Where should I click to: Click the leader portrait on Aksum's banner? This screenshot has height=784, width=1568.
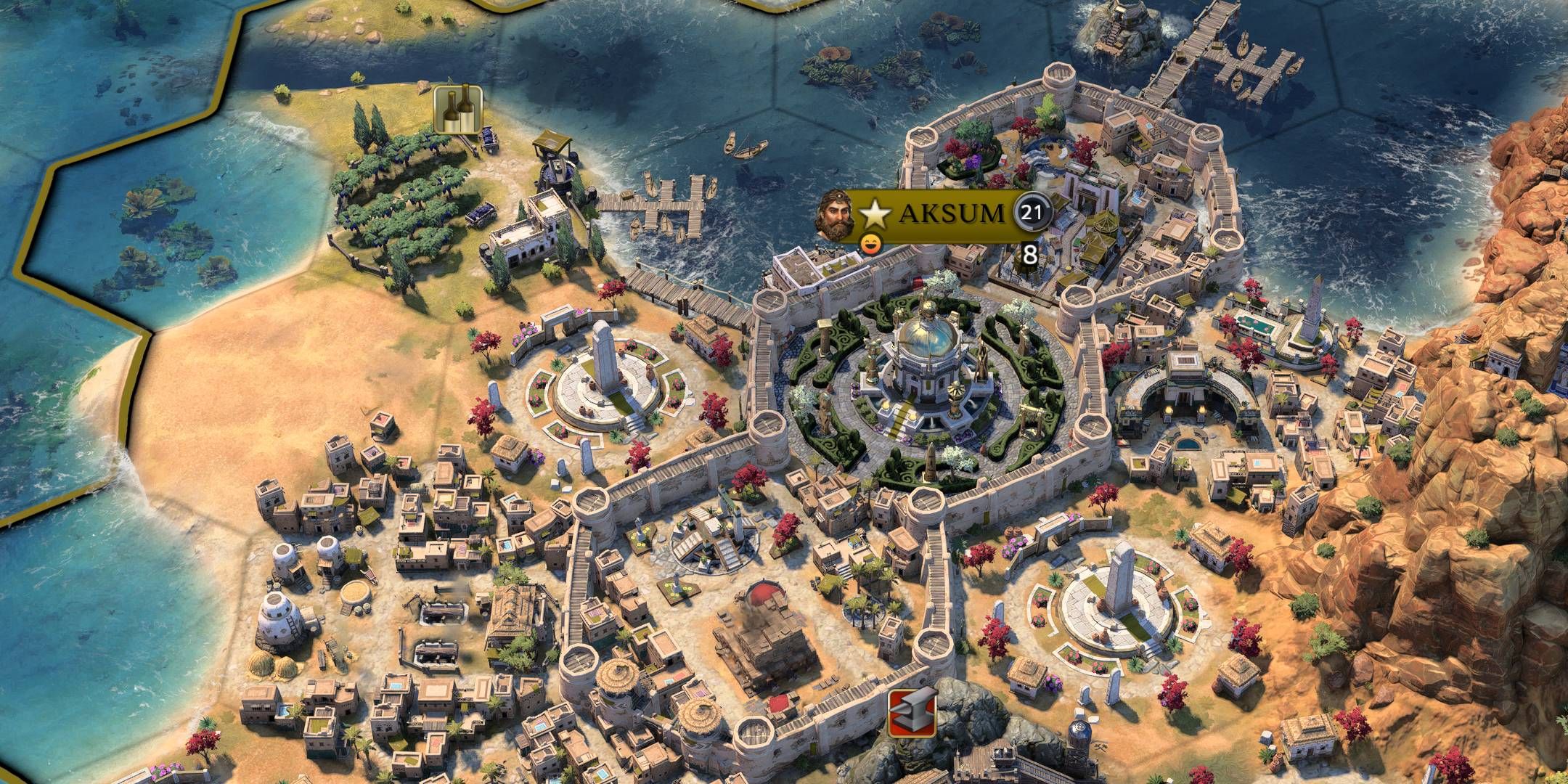[836, 214]
